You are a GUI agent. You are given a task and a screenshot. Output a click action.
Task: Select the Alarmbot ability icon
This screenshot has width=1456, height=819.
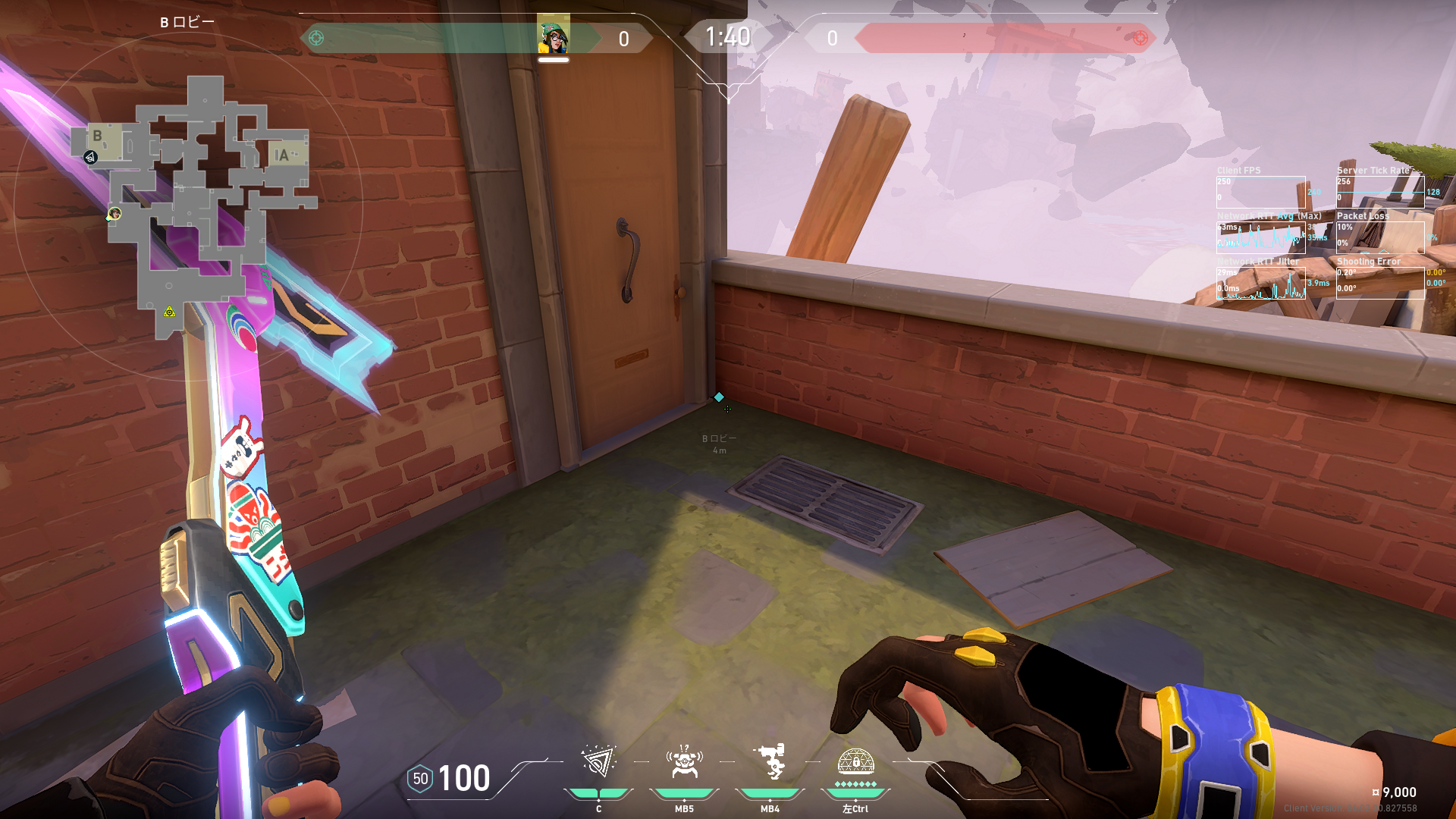pos(684,762)
